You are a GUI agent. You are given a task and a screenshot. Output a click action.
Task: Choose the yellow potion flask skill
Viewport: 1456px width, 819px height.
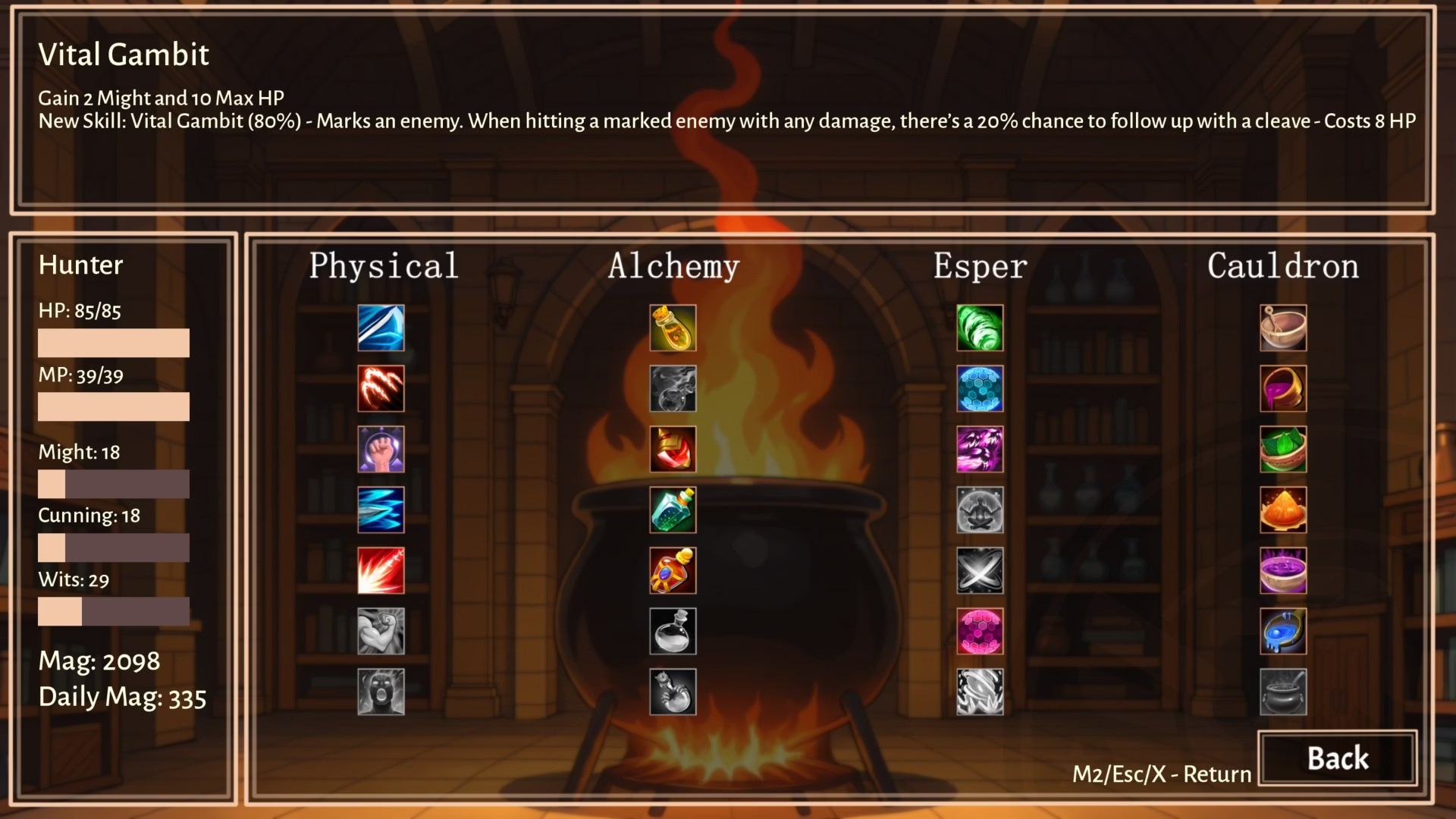(673, 328)
